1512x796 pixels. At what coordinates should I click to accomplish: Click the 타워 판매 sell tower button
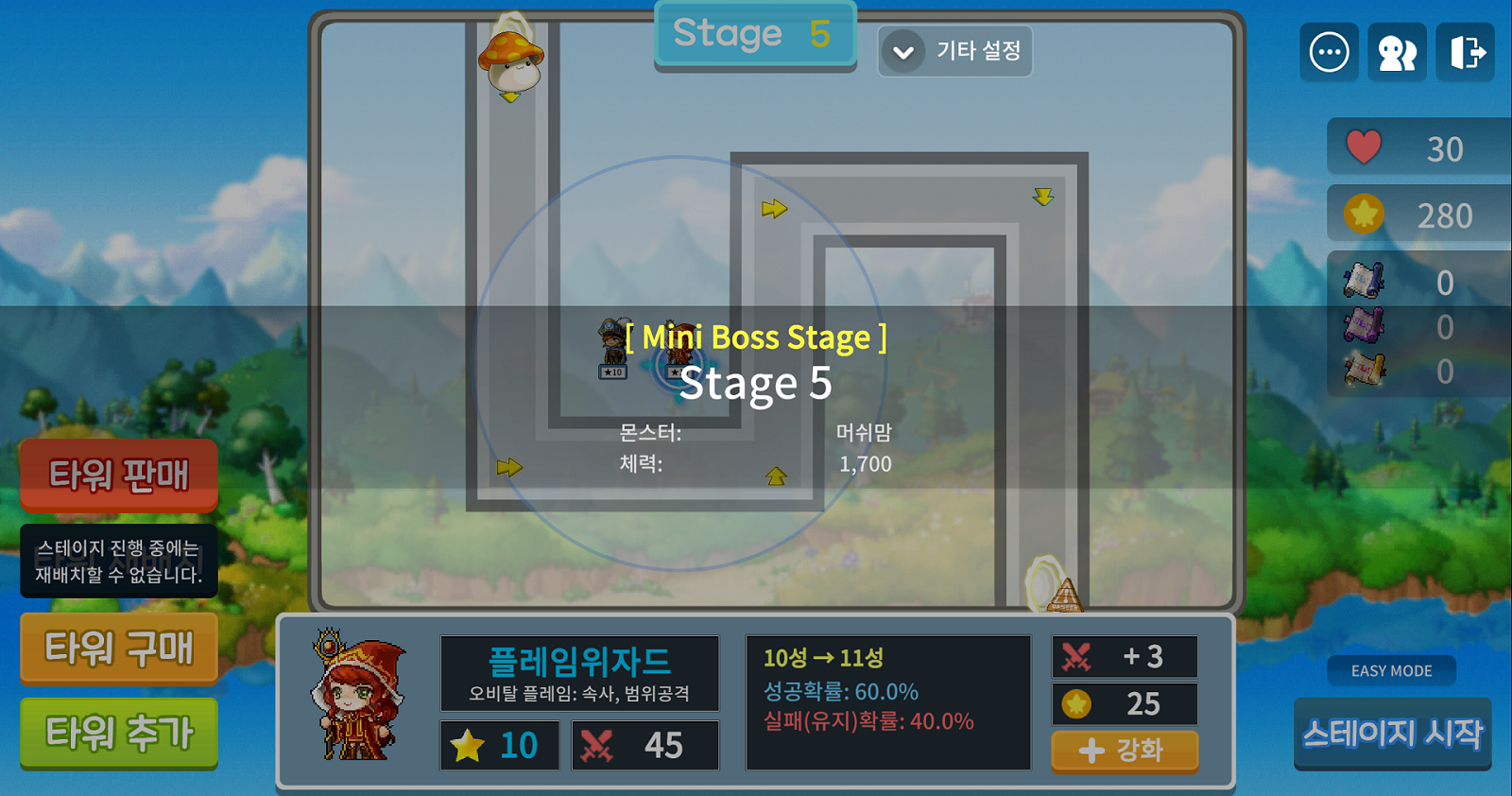pyautogui.click(x=119, y=475)
